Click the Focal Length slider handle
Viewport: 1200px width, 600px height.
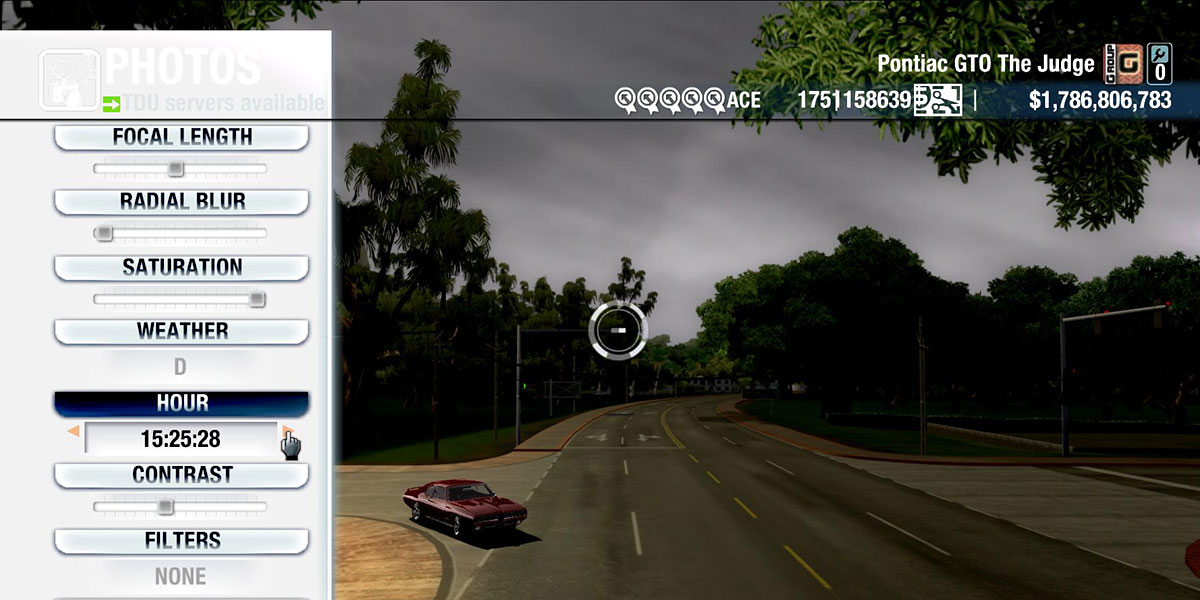pyautogui.click(x=175, y=168)
